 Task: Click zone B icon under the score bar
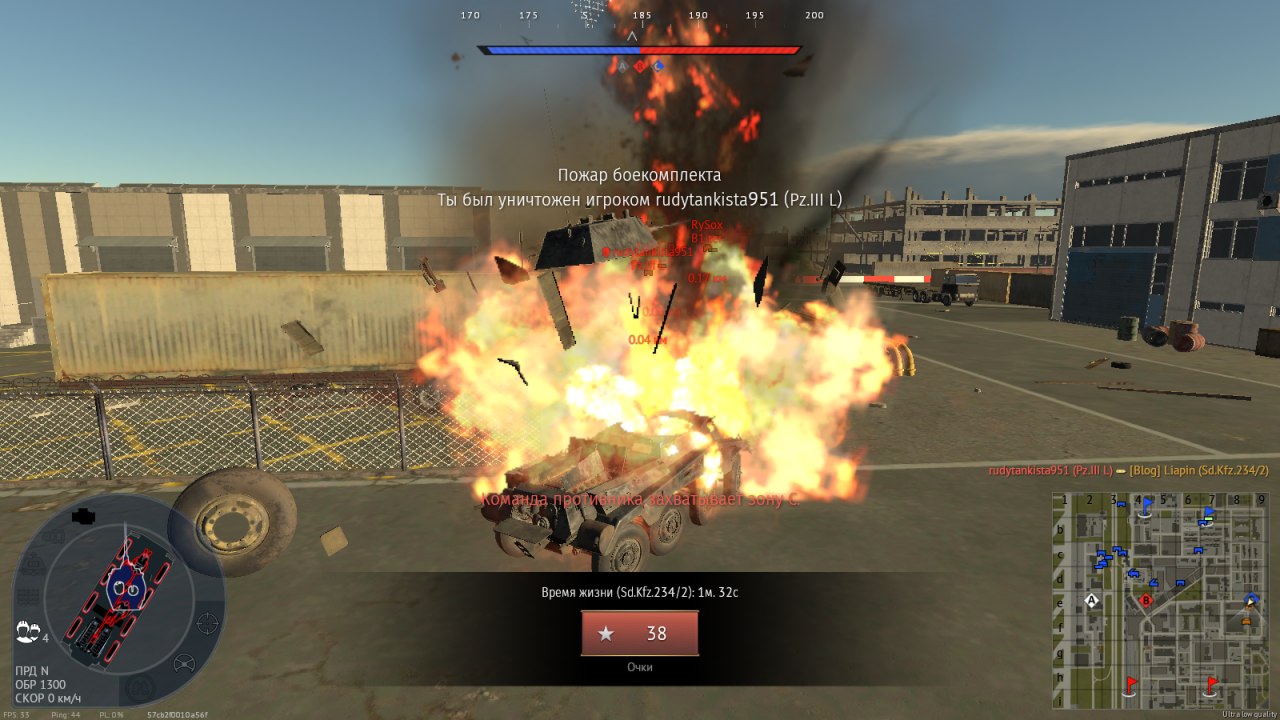(640, 66)
